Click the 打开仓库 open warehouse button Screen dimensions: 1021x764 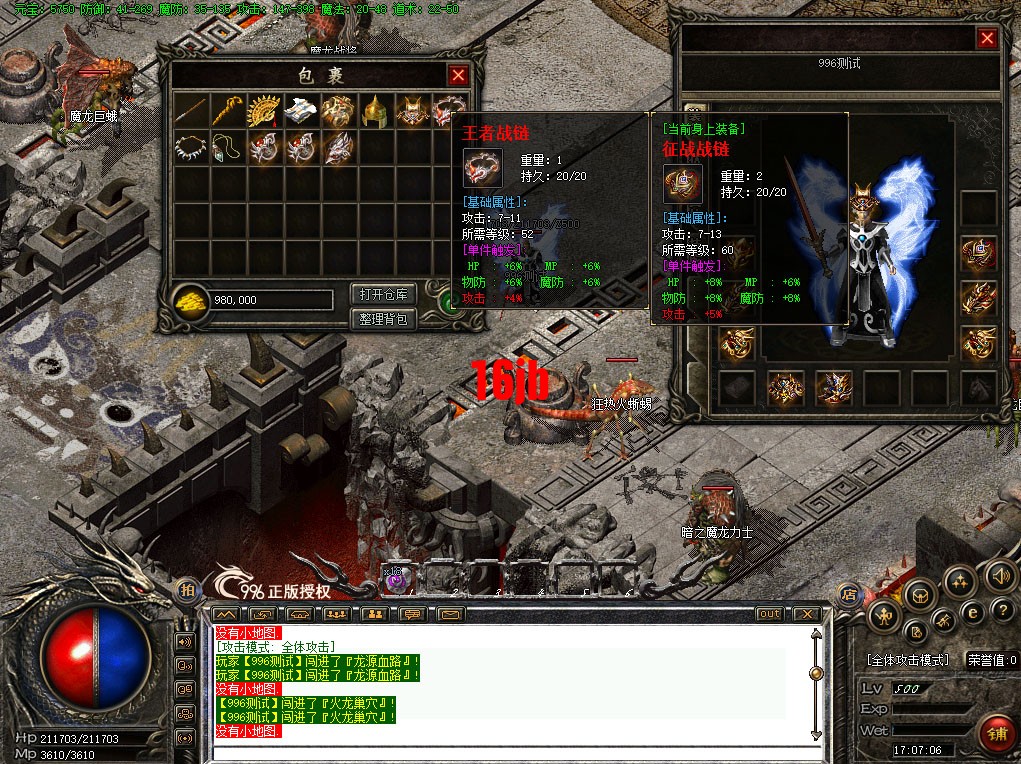click(383, 295)
